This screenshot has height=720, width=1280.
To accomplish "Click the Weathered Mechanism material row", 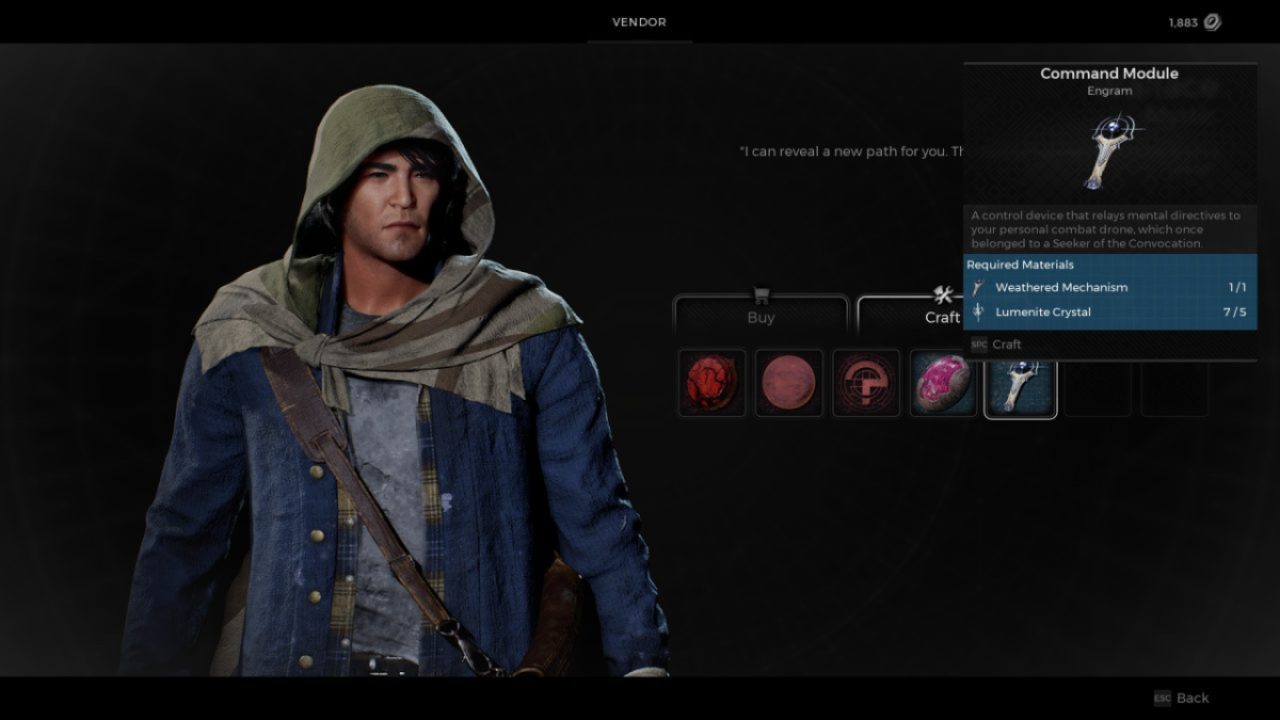I will 1110,287.
